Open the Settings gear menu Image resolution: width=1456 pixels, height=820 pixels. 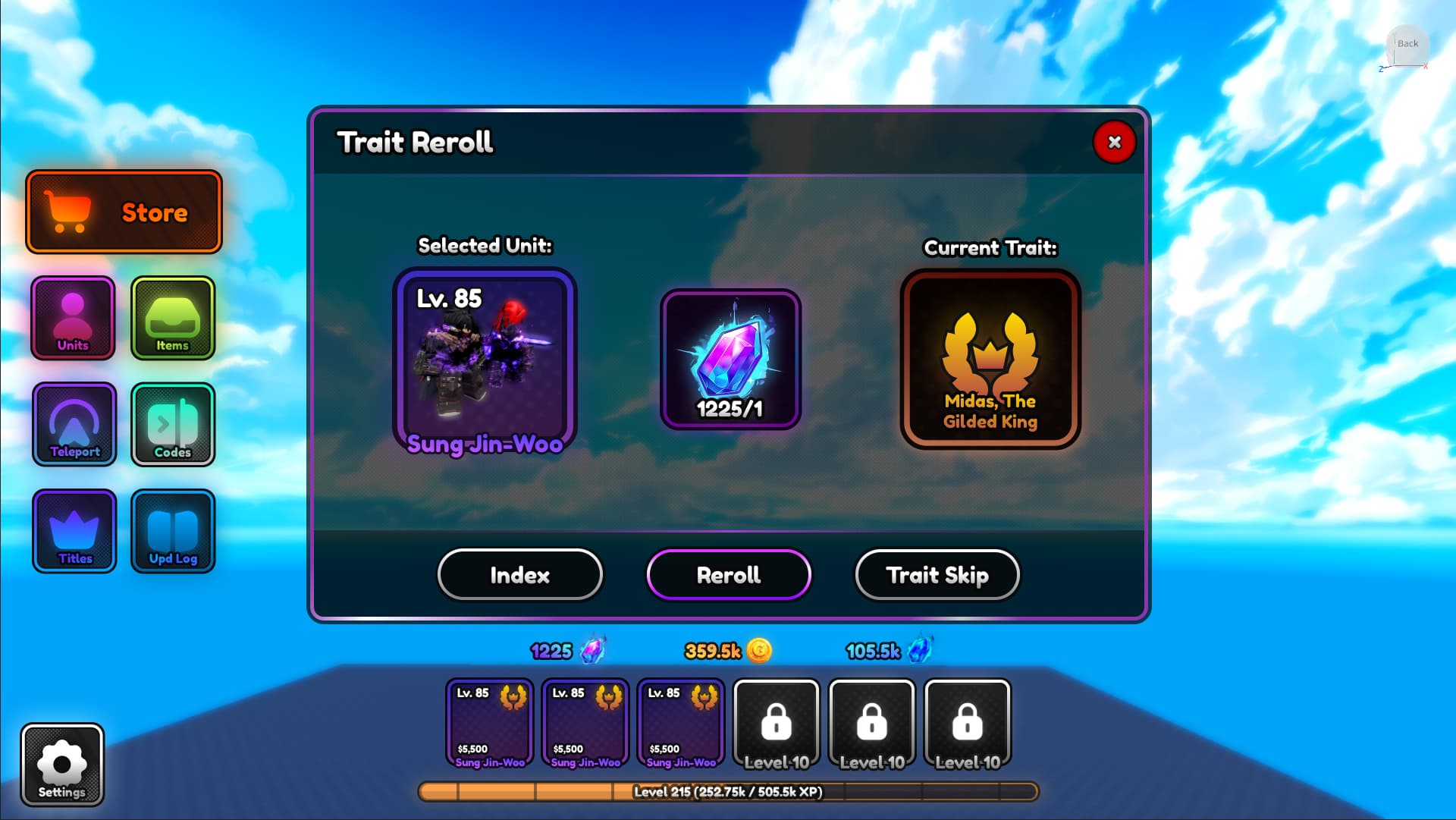tap(62, 765)
